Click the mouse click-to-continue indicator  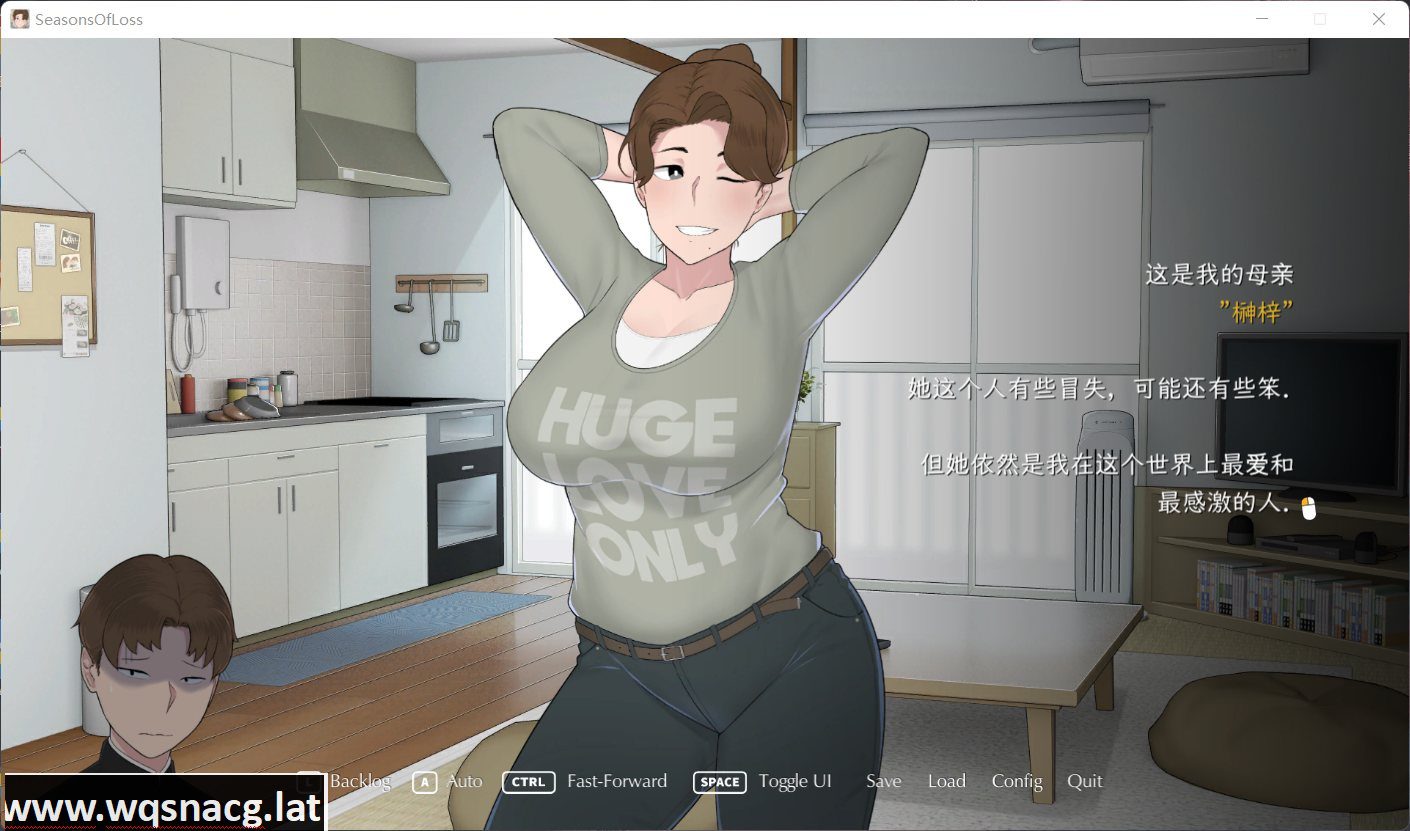tap(1310, 507)
